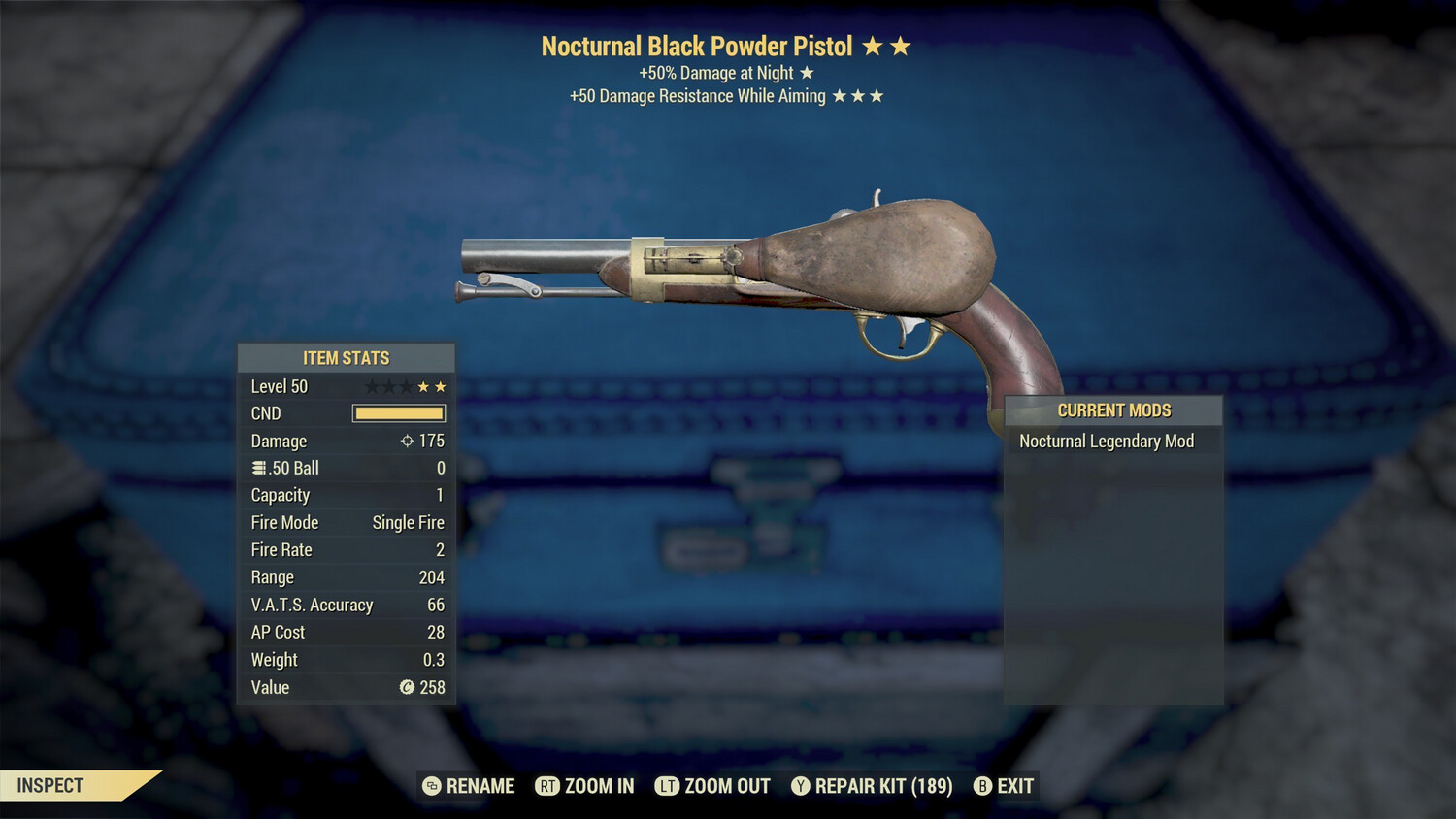Switch to the Inspect tab

[49, 786]
